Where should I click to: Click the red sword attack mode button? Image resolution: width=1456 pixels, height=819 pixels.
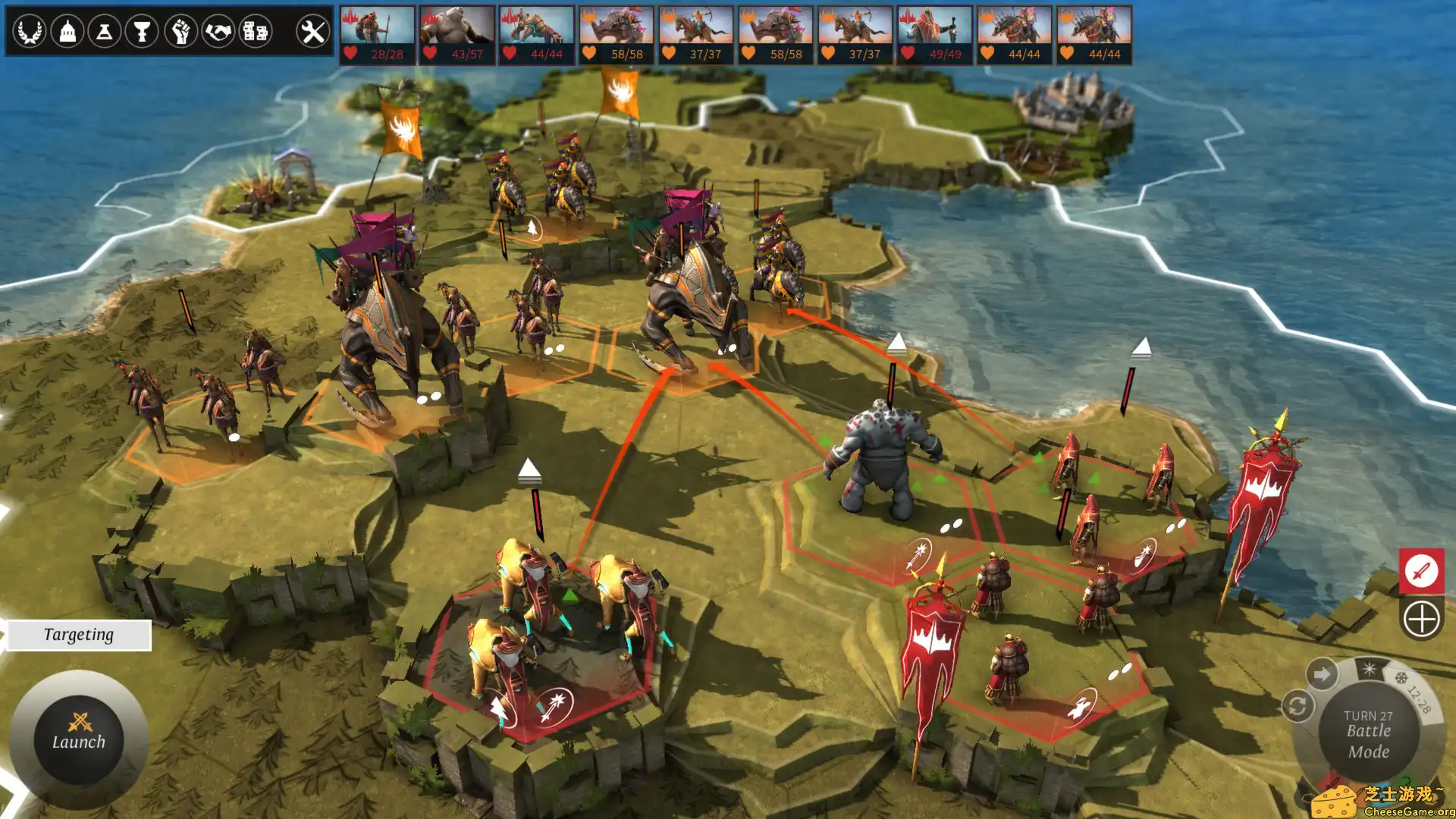tap(1420, 570)
